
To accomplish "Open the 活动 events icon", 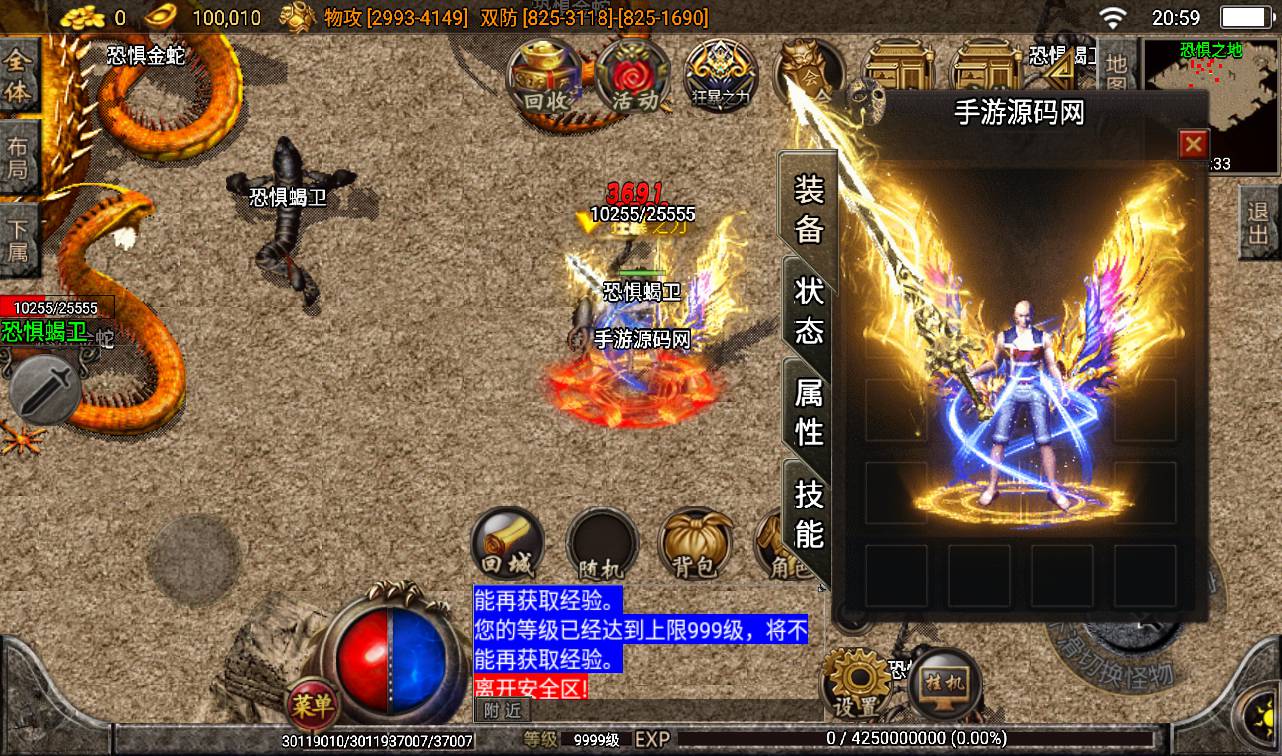I will click(633, 78).
